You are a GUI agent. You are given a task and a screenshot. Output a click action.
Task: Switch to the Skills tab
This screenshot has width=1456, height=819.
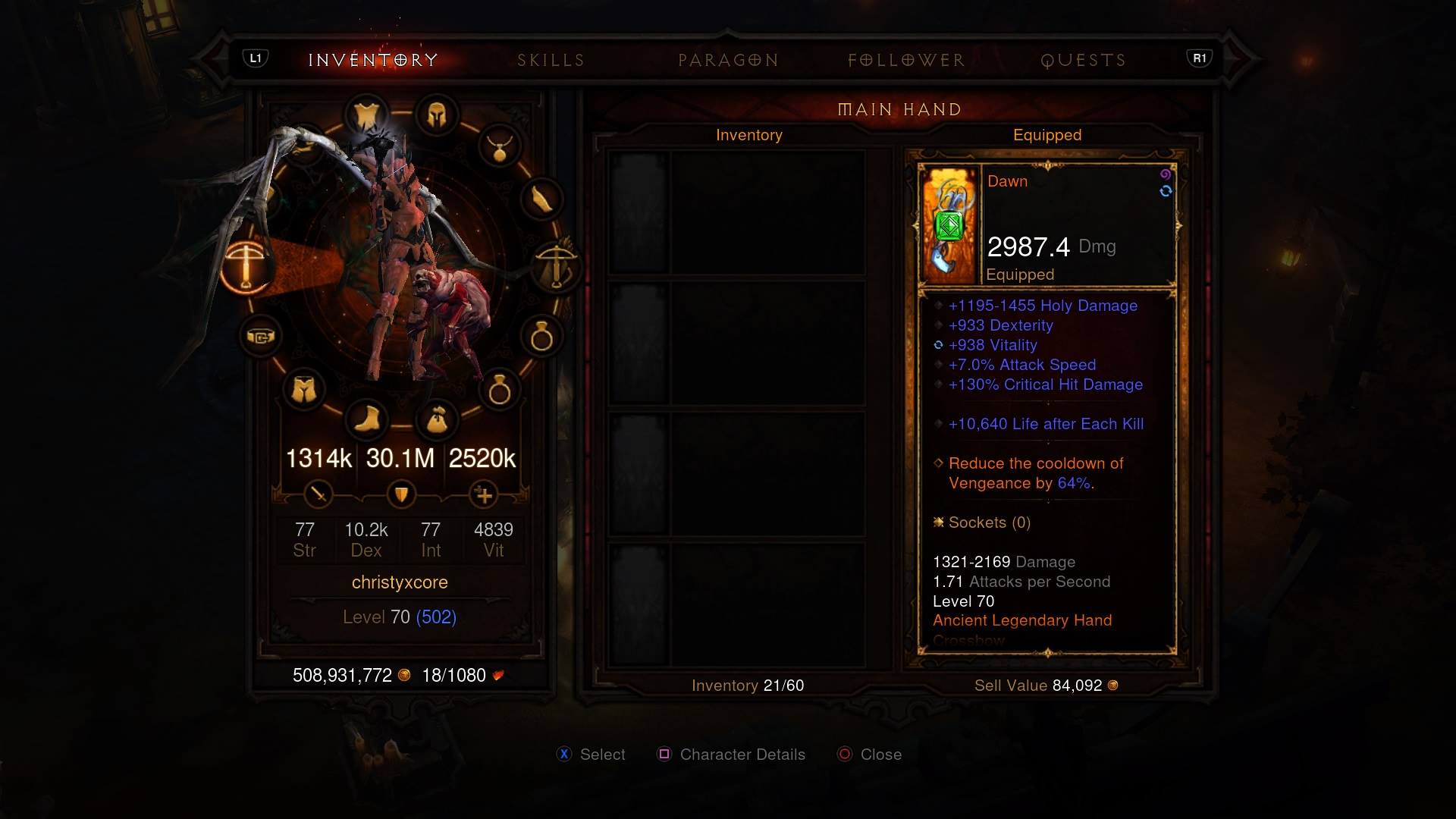click(551, 61)
